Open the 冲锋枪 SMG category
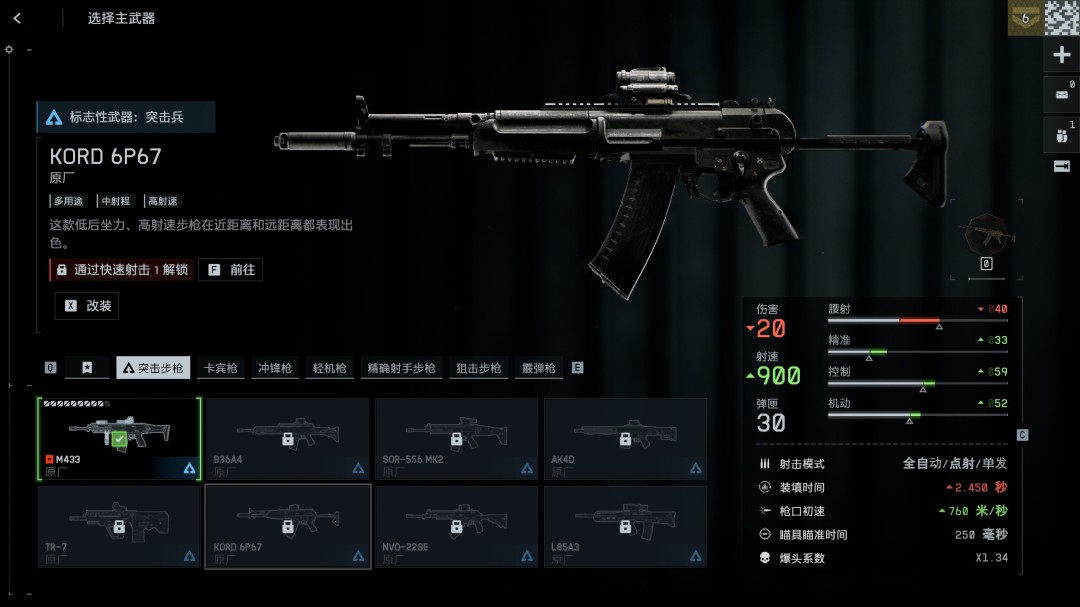Screen dimensions: 1080x607 point(275,368)
